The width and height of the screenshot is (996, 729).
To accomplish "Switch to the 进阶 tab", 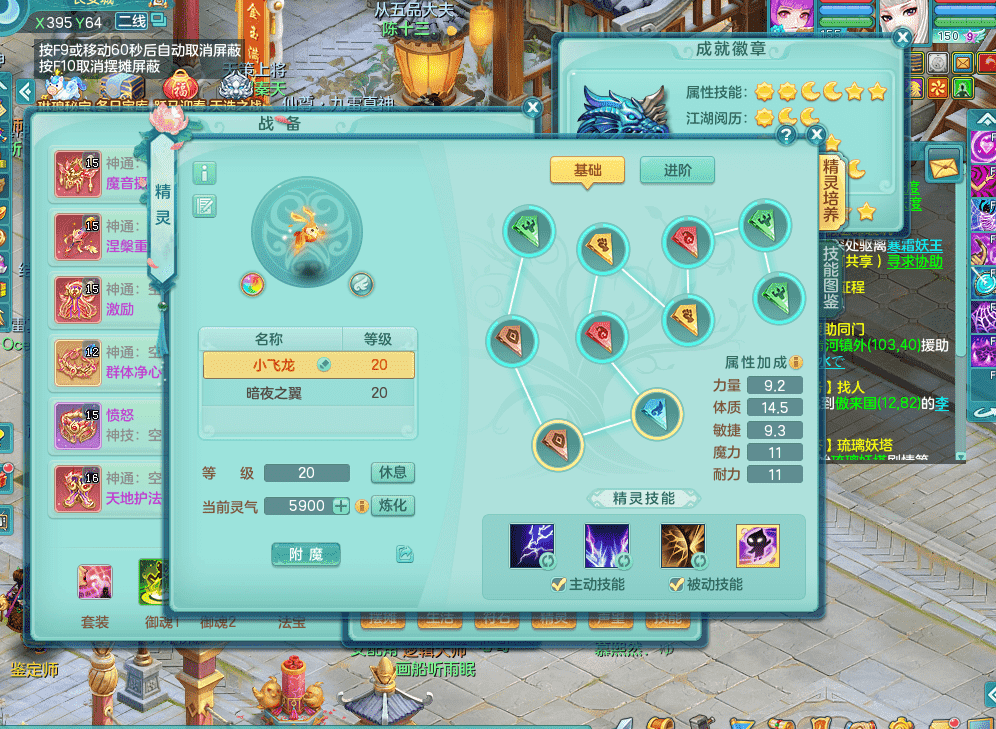I will pos(677,170).
